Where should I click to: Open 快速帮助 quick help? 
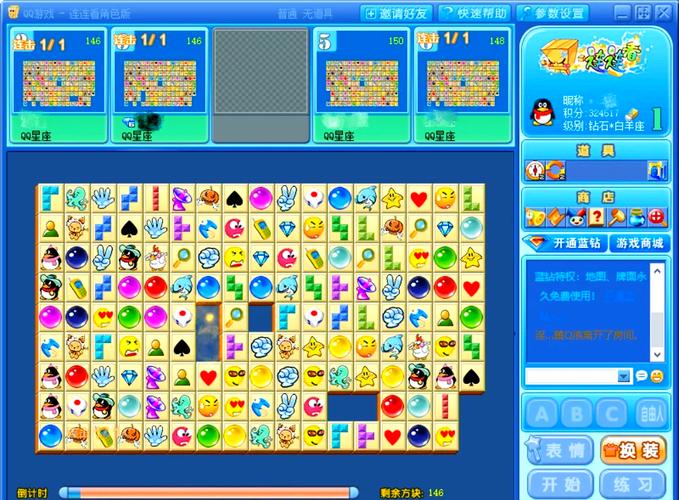(472, 13)
